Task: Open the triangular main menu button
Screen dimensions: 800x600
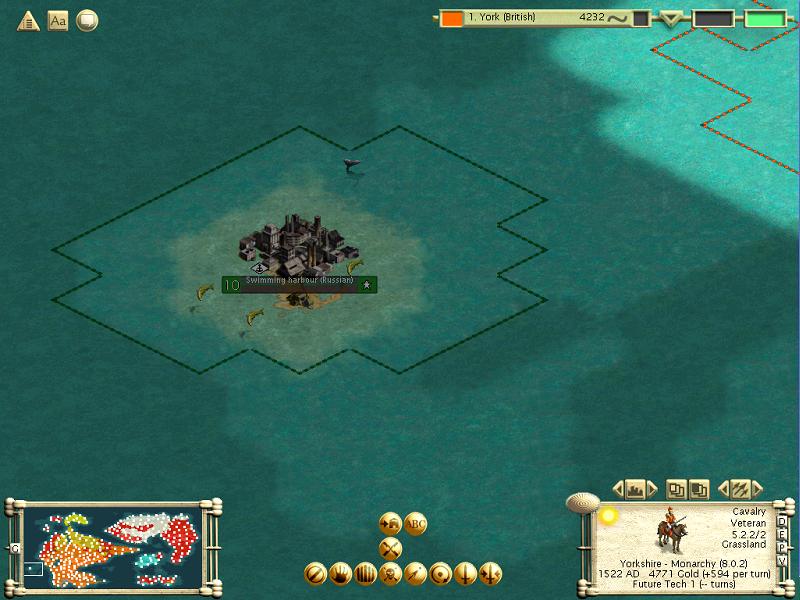Action: [28, 20]
